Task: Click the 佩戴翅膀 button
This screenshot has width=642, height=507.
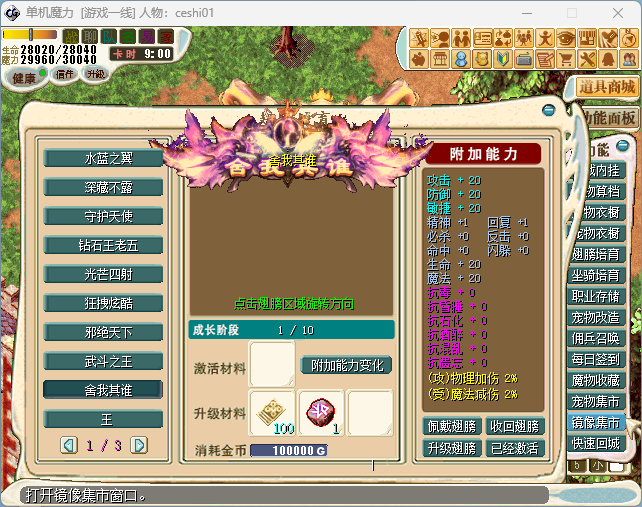Action: (454, 426)
